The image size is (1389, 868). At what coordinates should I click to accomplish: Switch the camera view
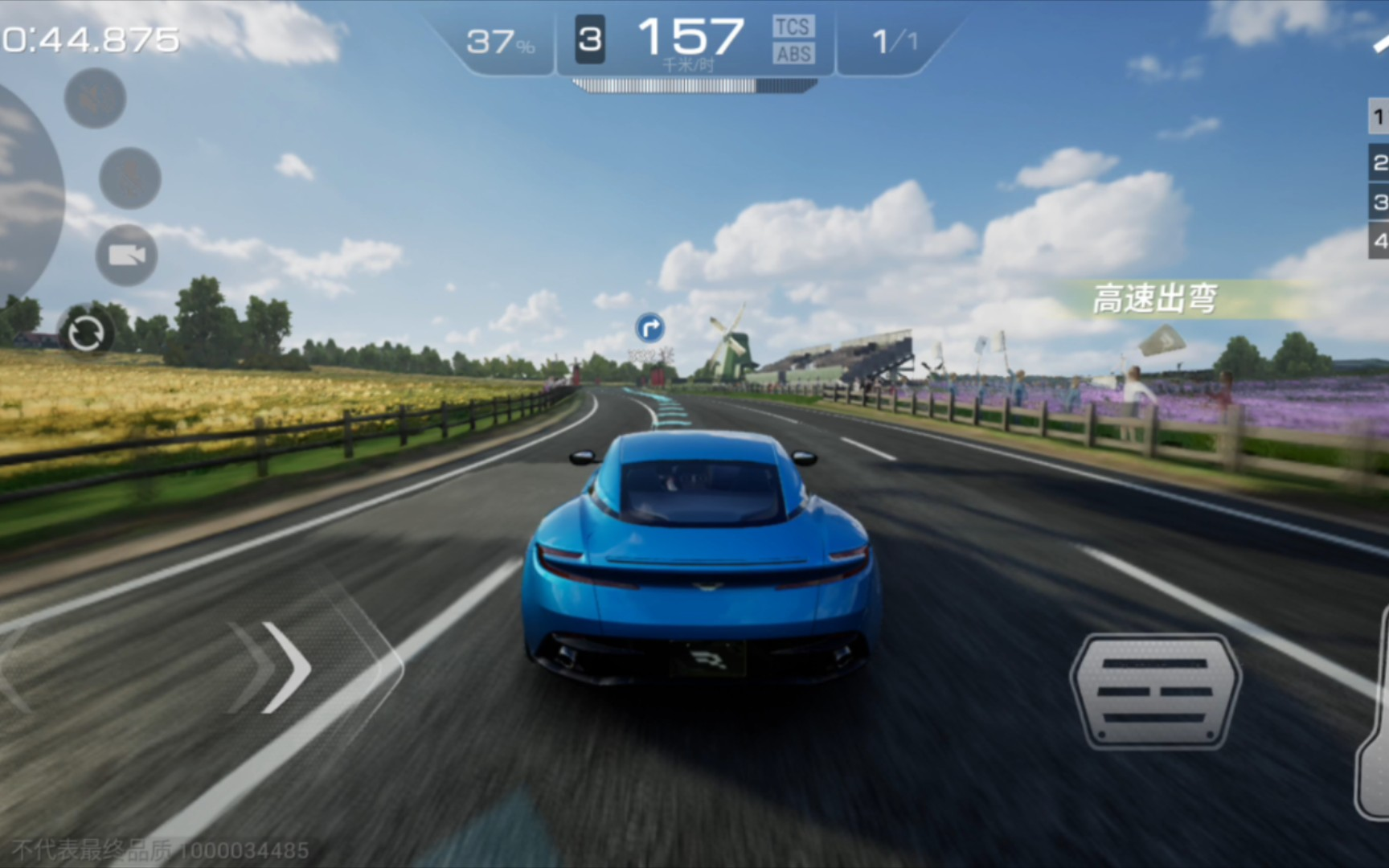(x=126, y=256)
